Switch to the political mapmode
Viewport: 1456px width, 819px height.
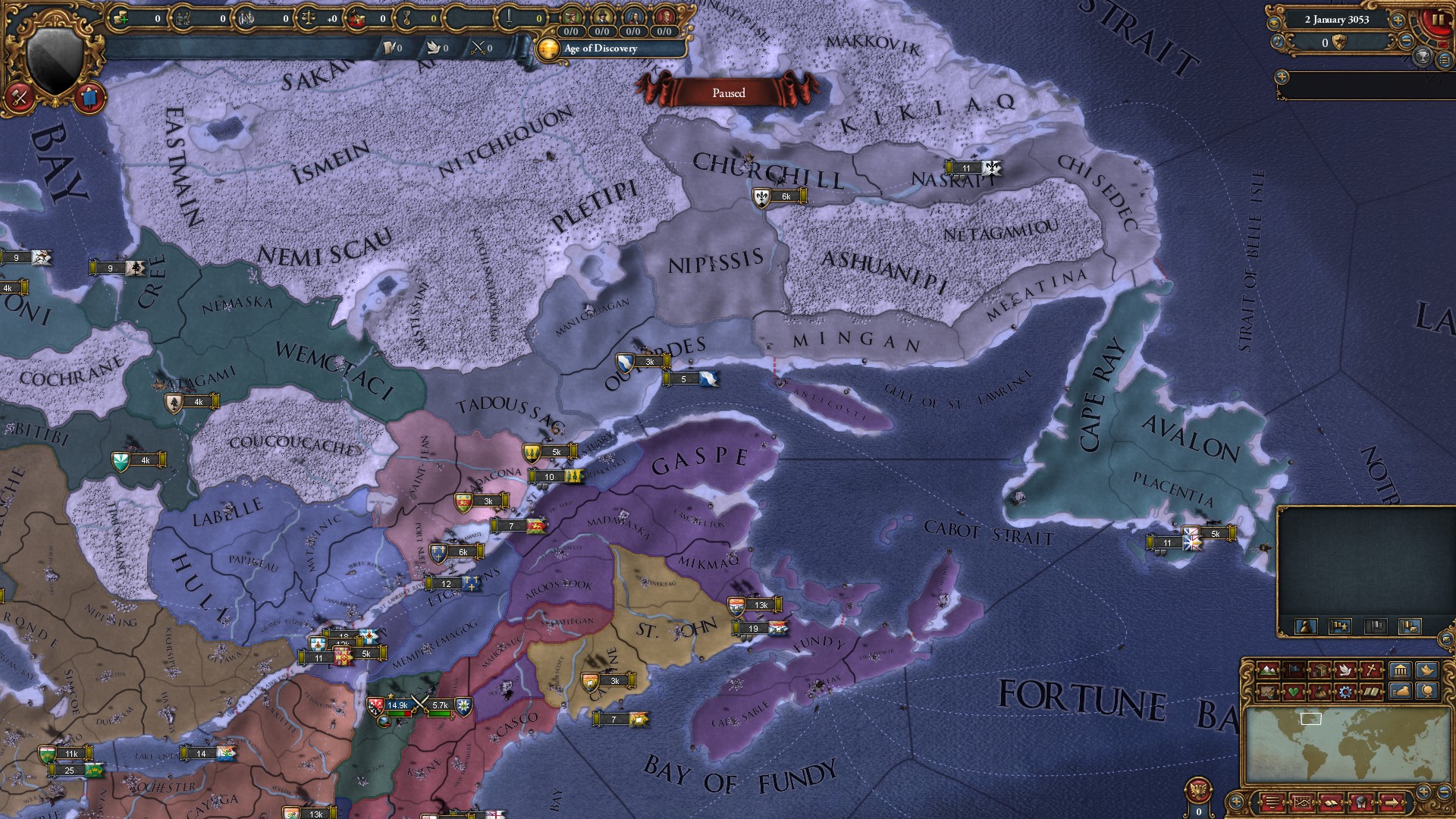pyautogui.click(x=1294, y=671)
